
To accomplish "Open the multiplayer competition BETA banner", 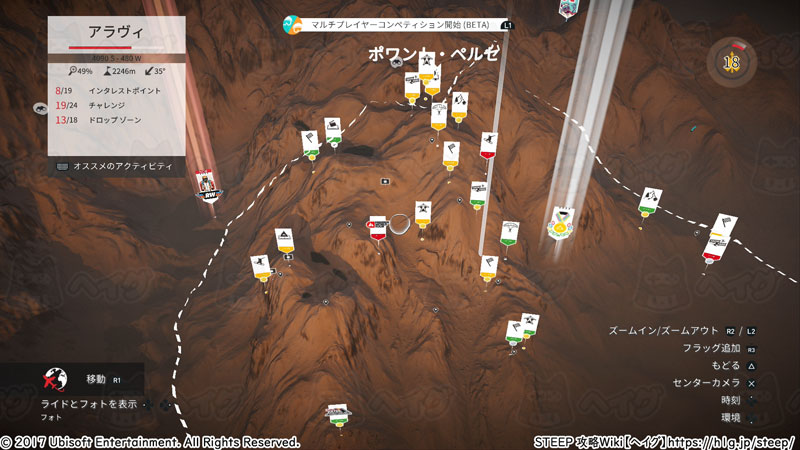I will pos(398,23).
